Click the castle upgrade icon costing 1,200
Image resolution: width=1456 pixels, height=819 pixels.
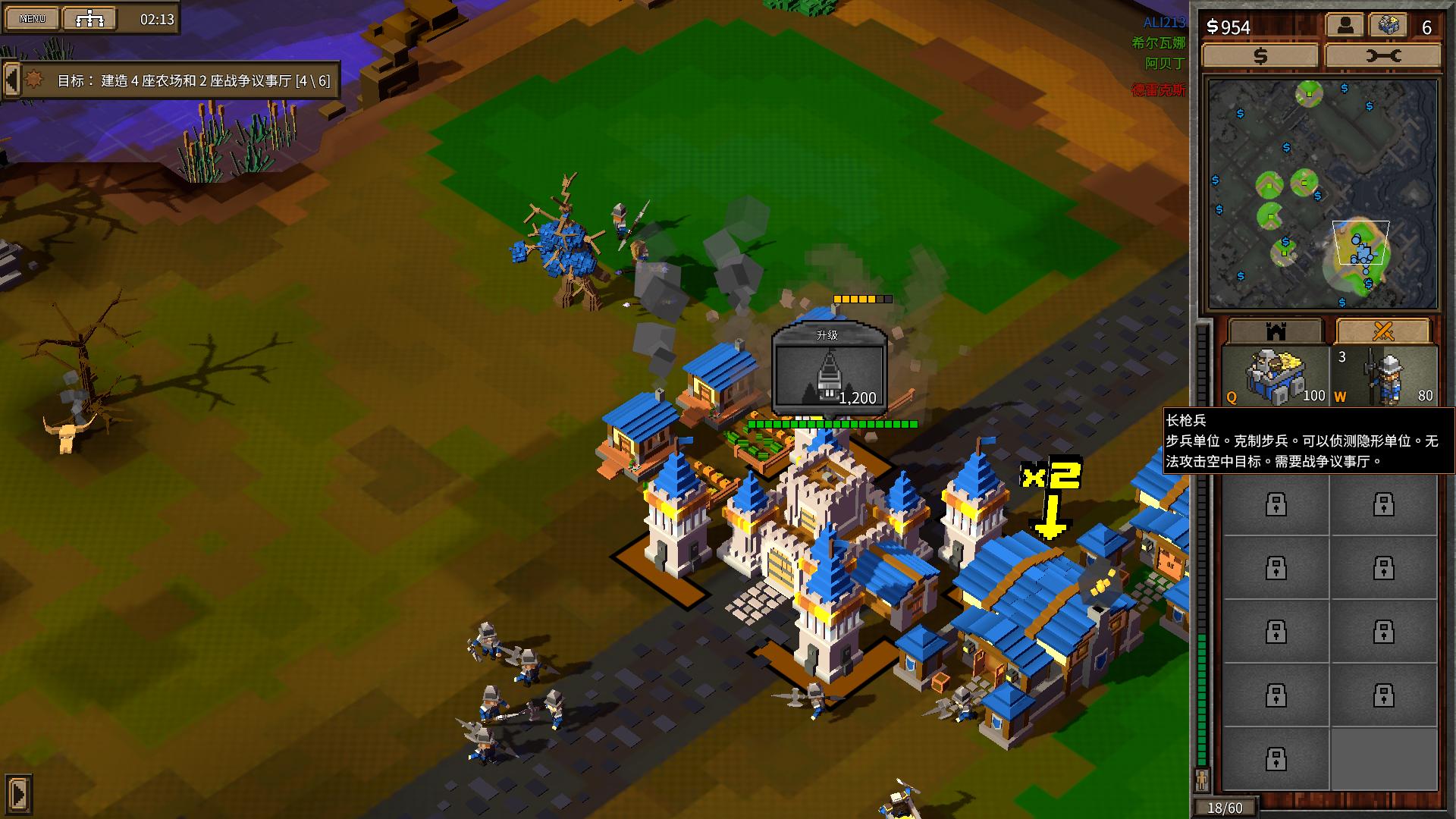[x=830, y=370]
